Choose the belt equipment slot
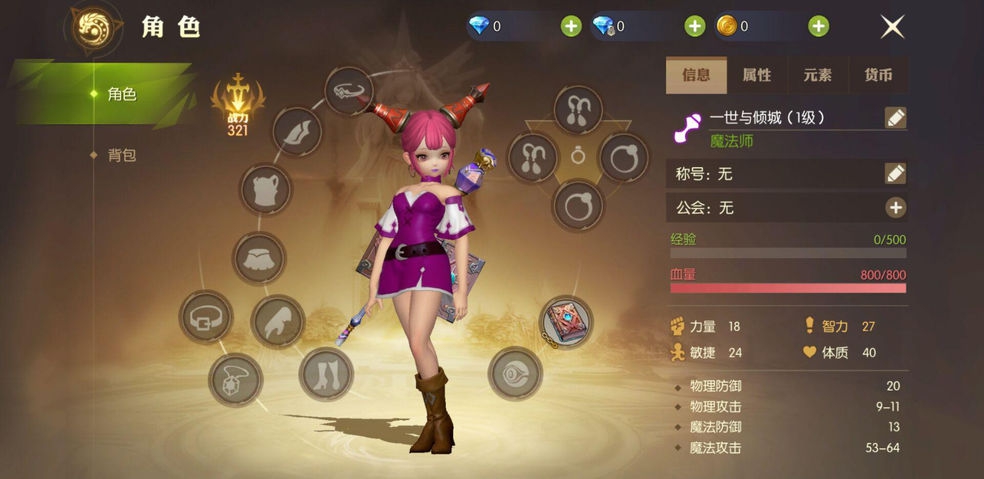The image size is (984, 479). (206, 317)
